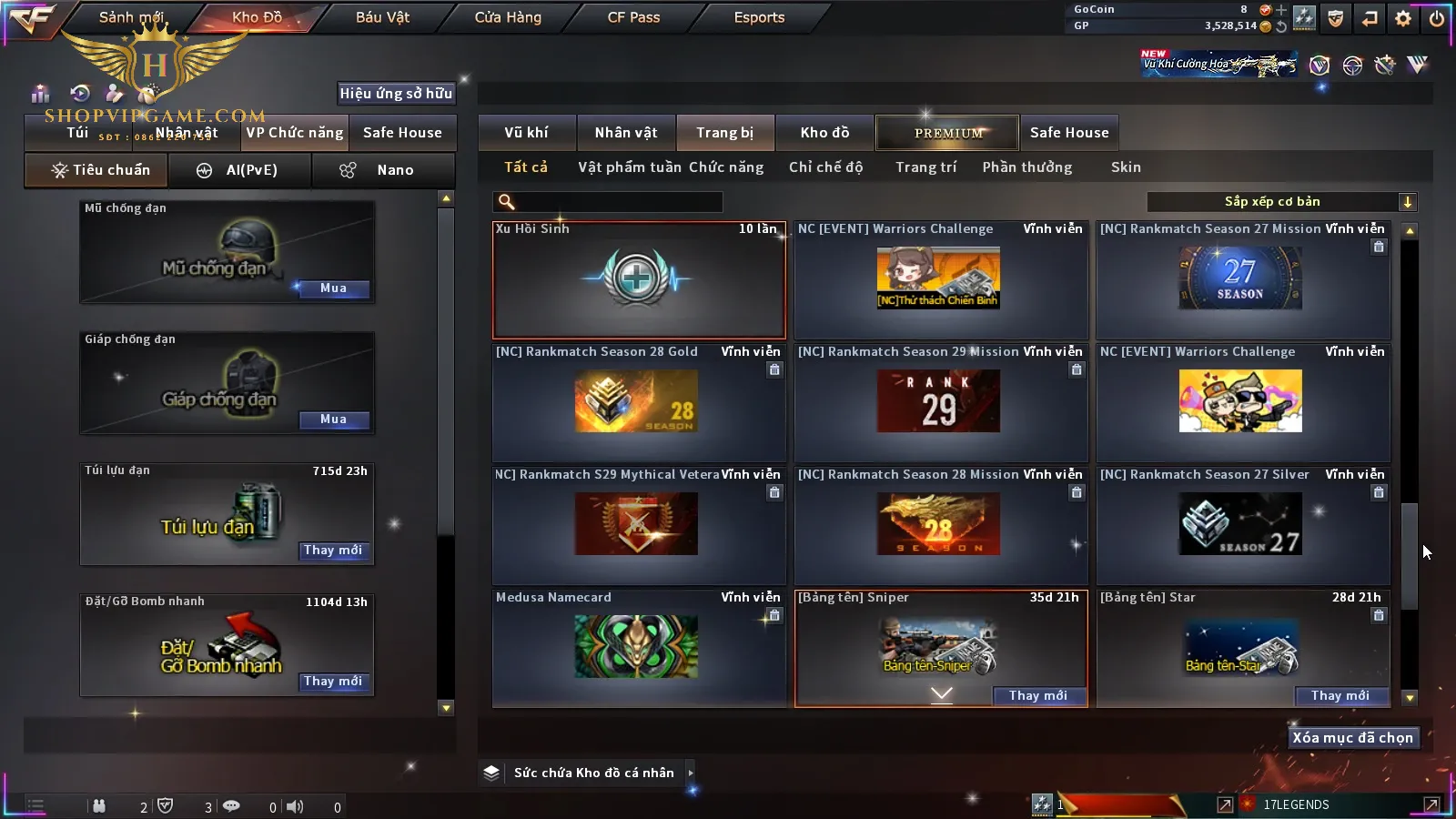
Task: Open the Cửa Hàng shop menu
Action: tap(508, 17)
